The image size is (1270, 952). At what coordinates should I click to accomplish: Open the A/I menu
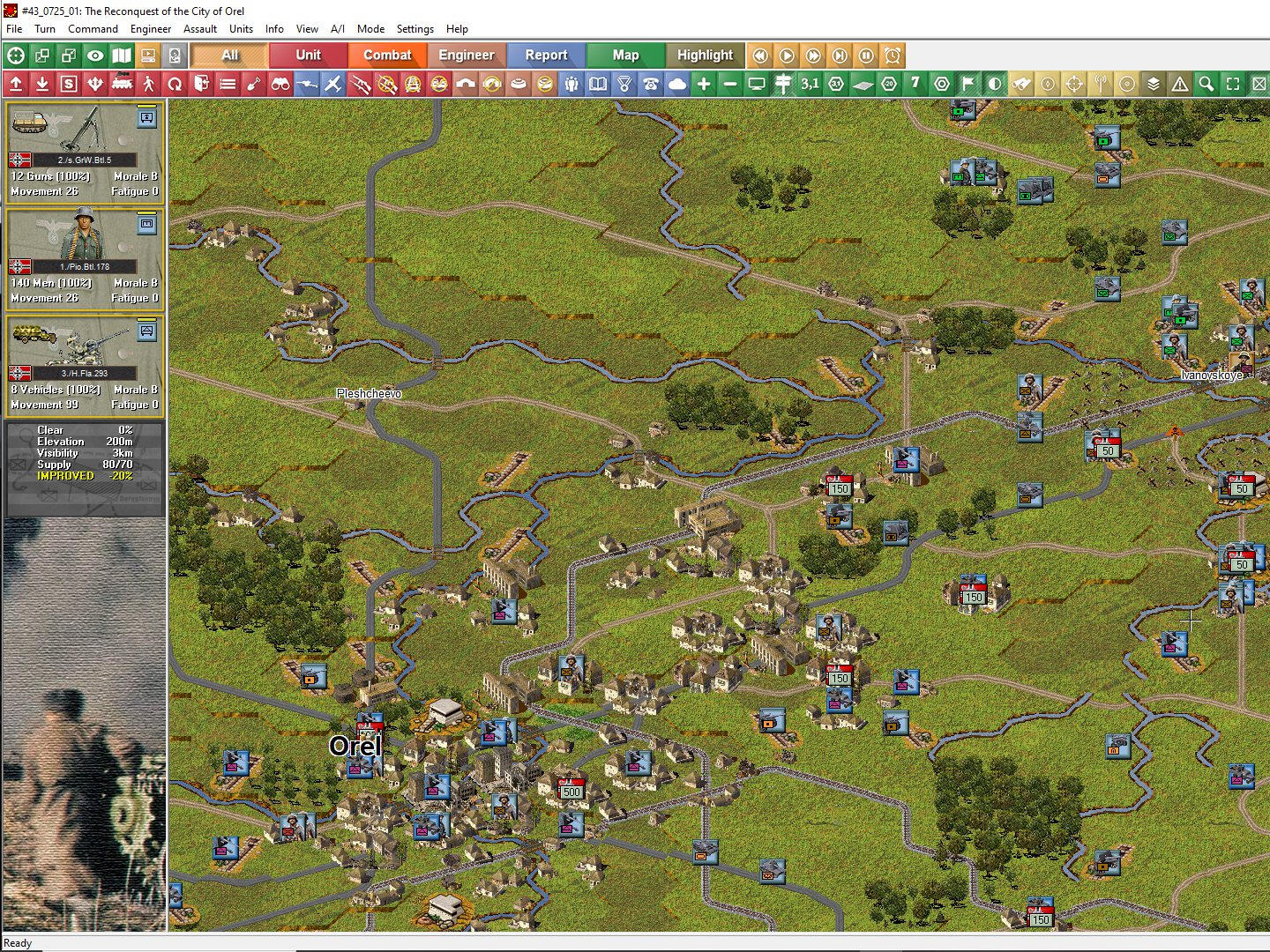[x=338, y=29]
